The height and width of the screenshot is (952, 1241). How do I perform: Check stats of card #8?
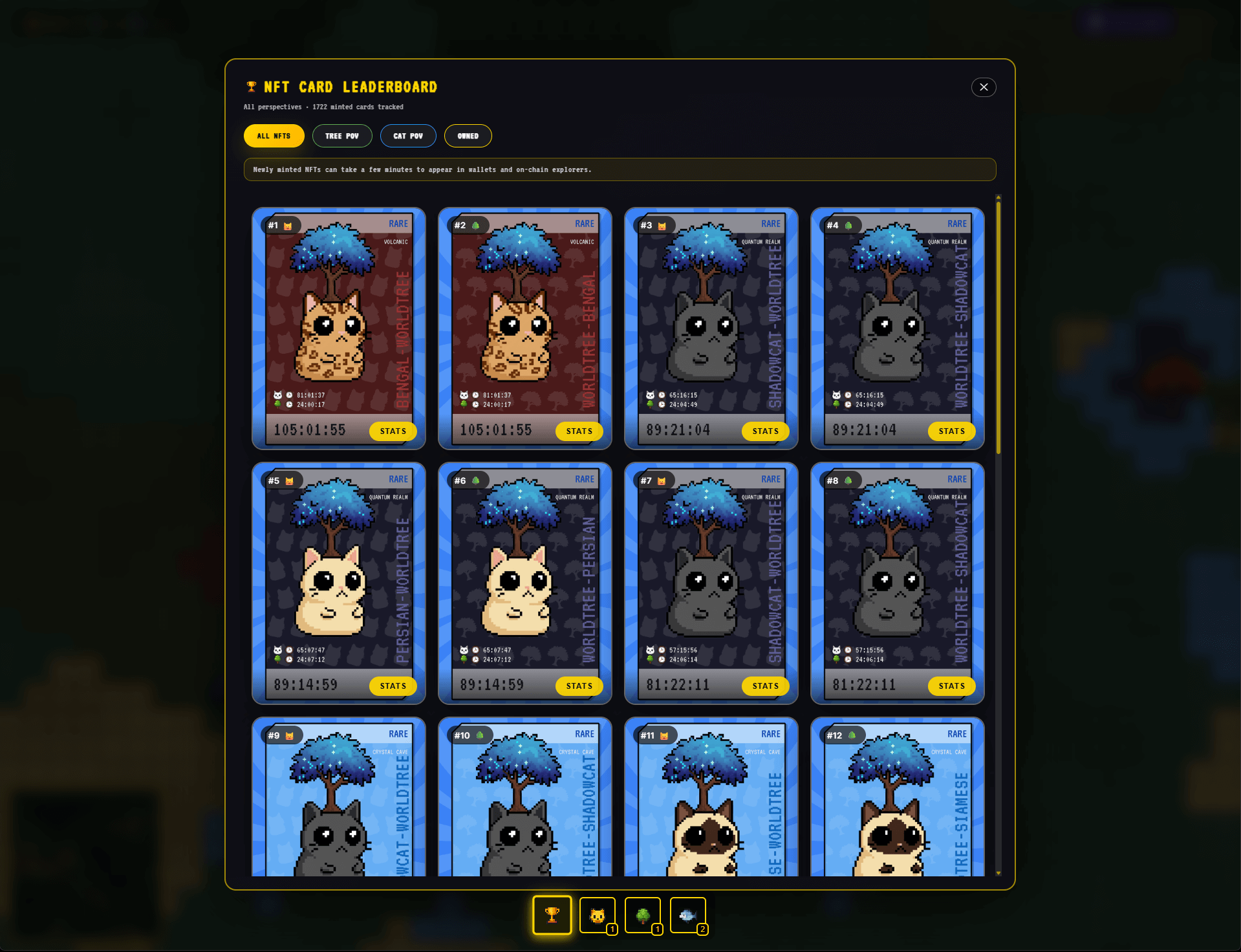click(951, 686)
